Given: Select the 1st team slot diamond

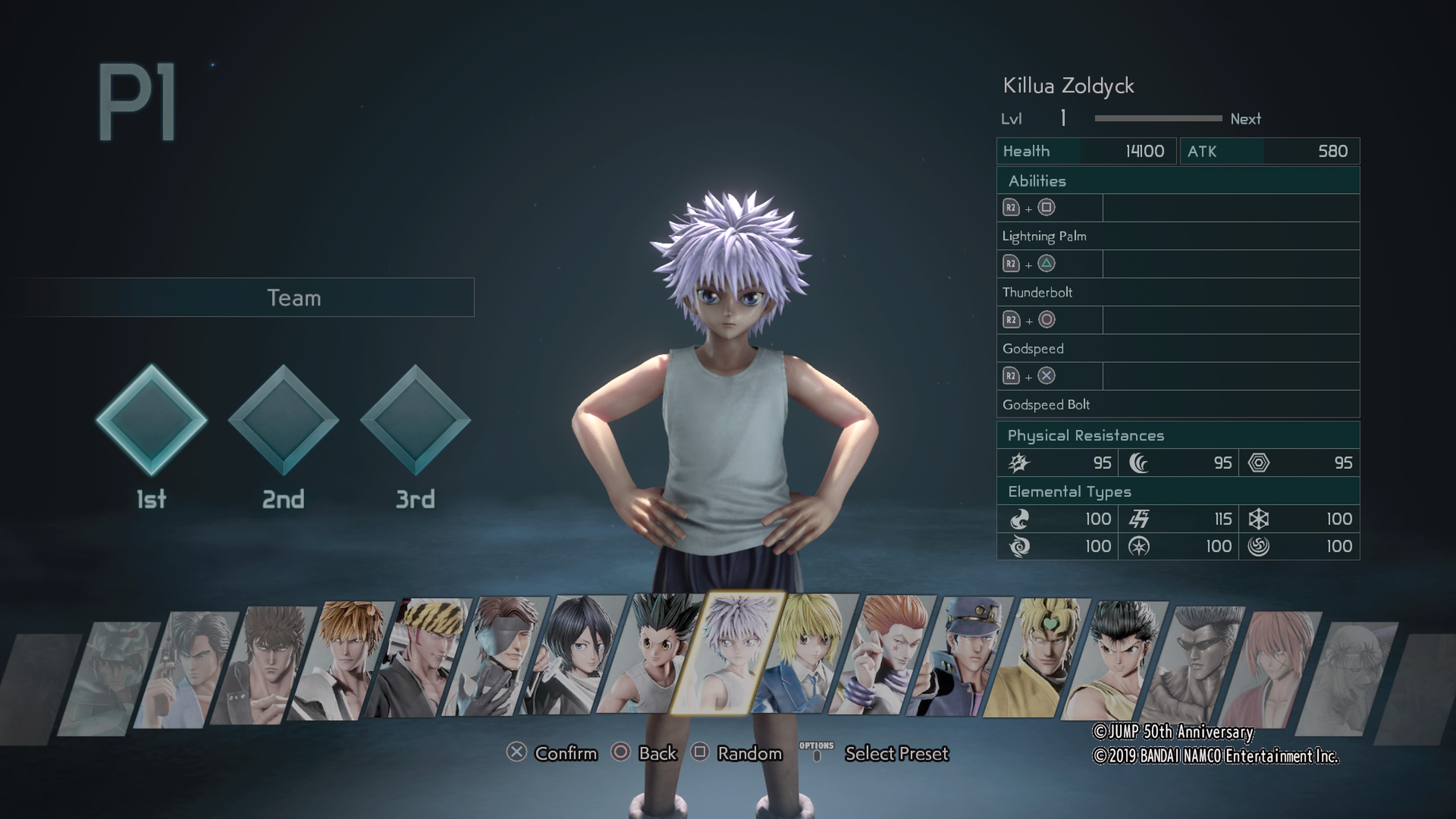Looking at the screenshot, I should pyautogui.click(x=151, y=421).
